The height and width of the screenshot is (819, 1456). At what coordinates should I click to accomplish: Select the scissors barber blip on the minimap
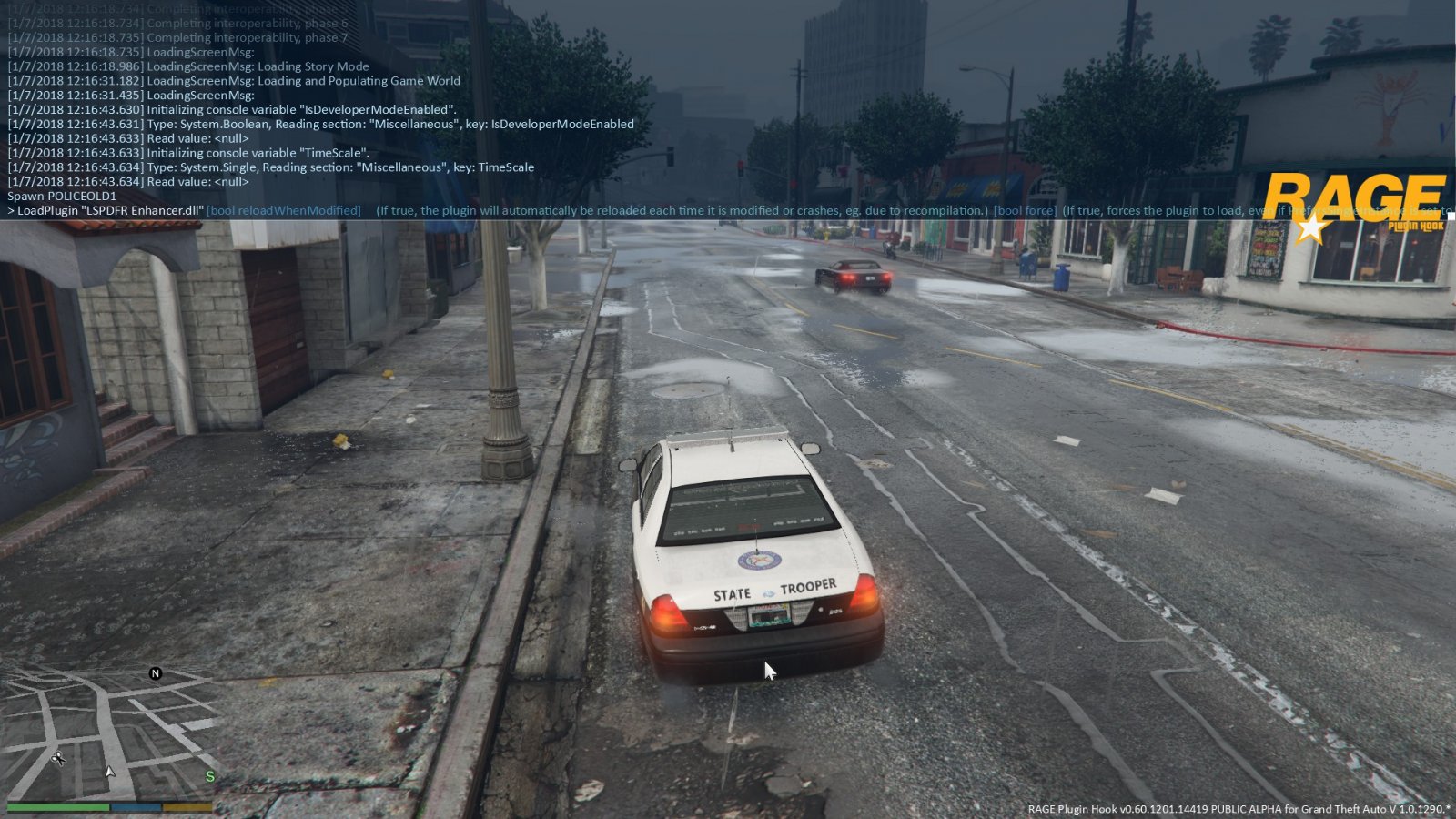coord(58,757)
